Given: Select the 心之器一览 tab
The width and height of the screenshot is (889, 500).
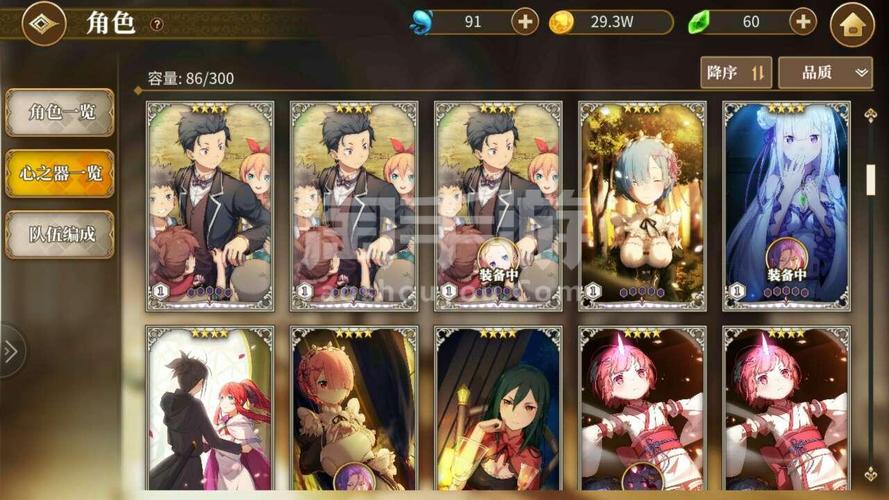Looking at the screenshot, I should click(x=60, y=173).
